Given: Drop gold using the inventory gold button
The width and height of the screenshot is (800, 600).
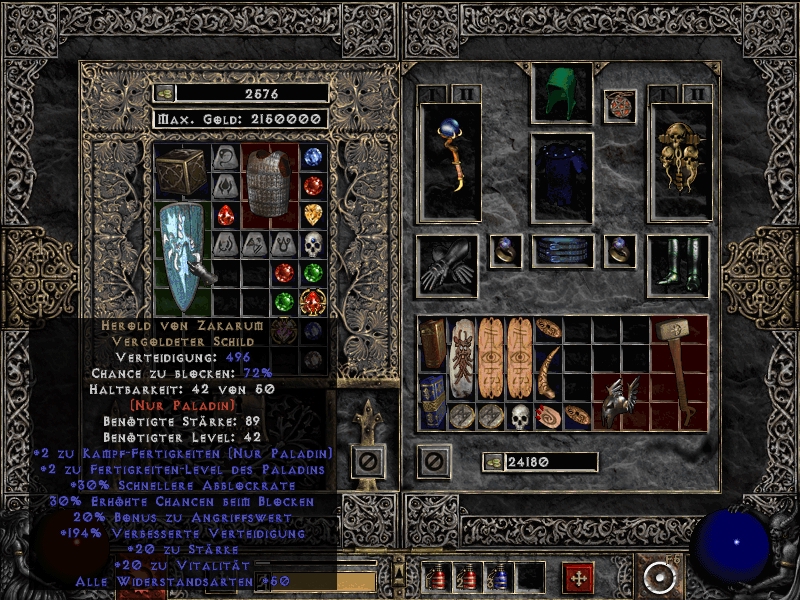Looking at the screenshot, I should [492, 462].
